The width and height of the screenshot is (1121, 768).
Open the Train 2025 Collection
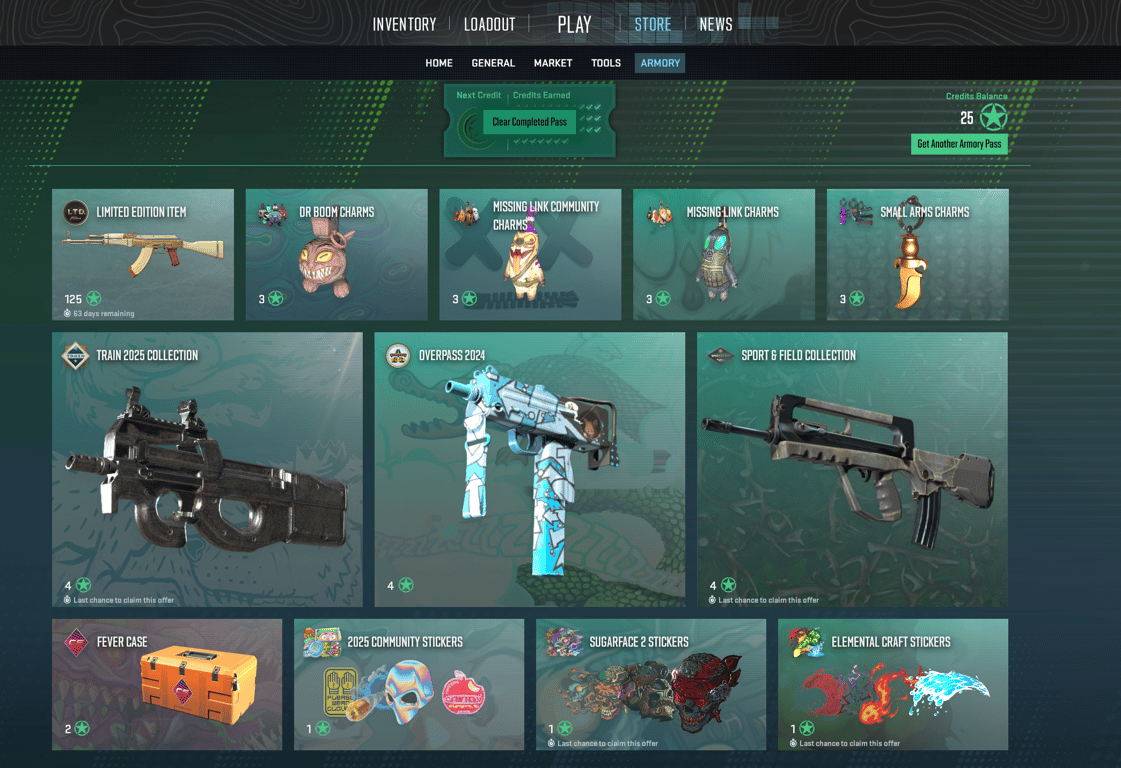[x=207, y=469]
